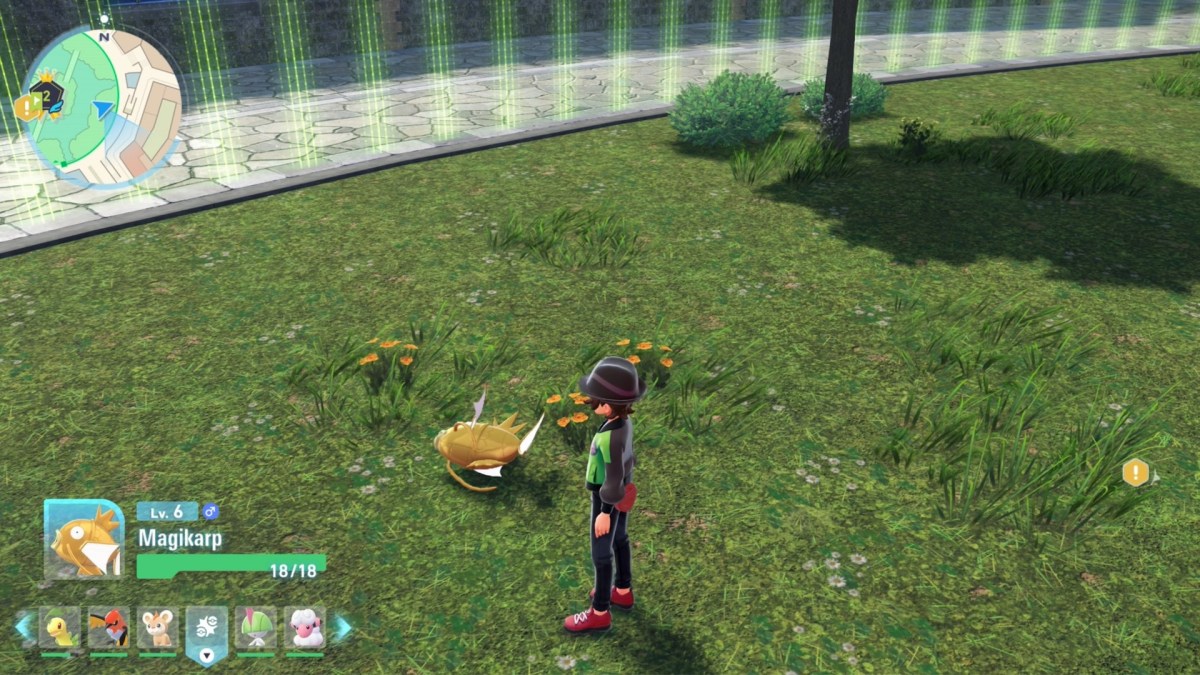Choose Chikorita in the party bar
The width and height of the screenshot is (1200, 675).
pos(60,628)
